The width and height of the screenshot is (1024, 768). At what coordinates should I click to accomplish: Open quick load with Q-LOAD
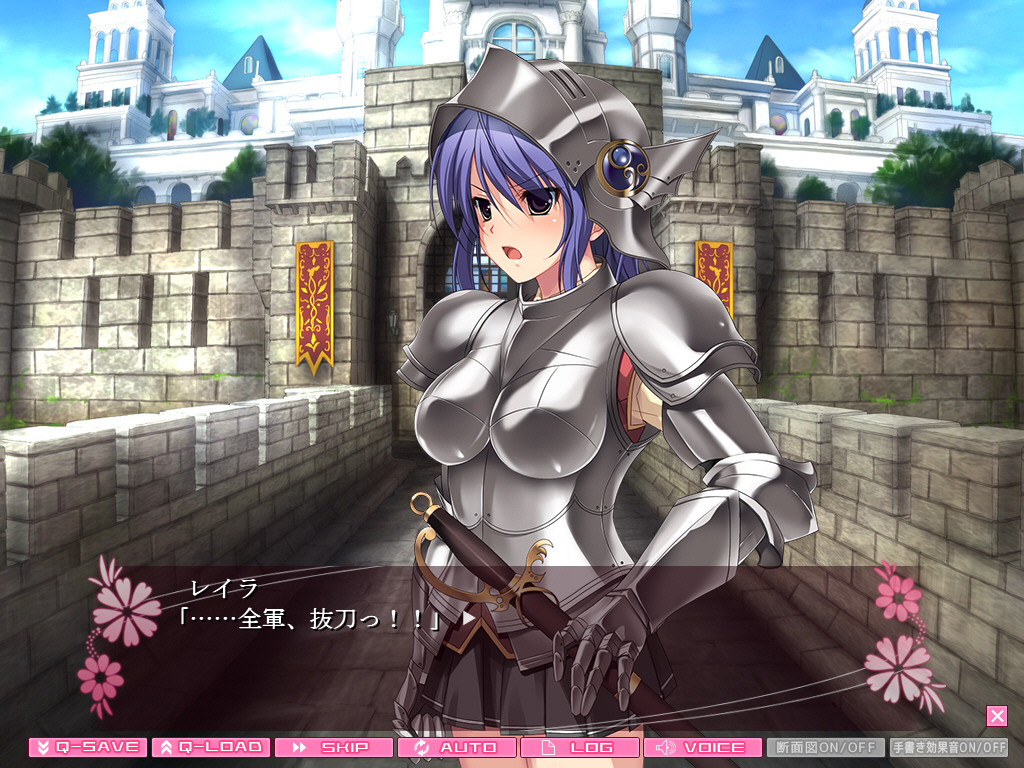(211, 747)
